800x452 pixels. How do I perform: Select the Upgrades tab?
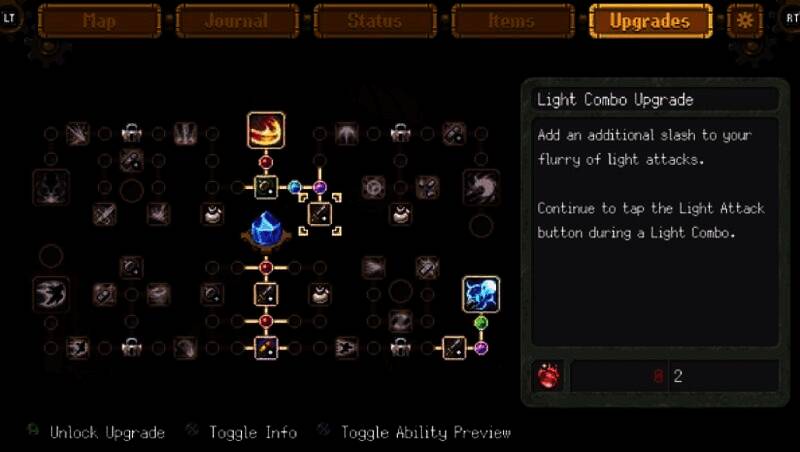point(650,21)
